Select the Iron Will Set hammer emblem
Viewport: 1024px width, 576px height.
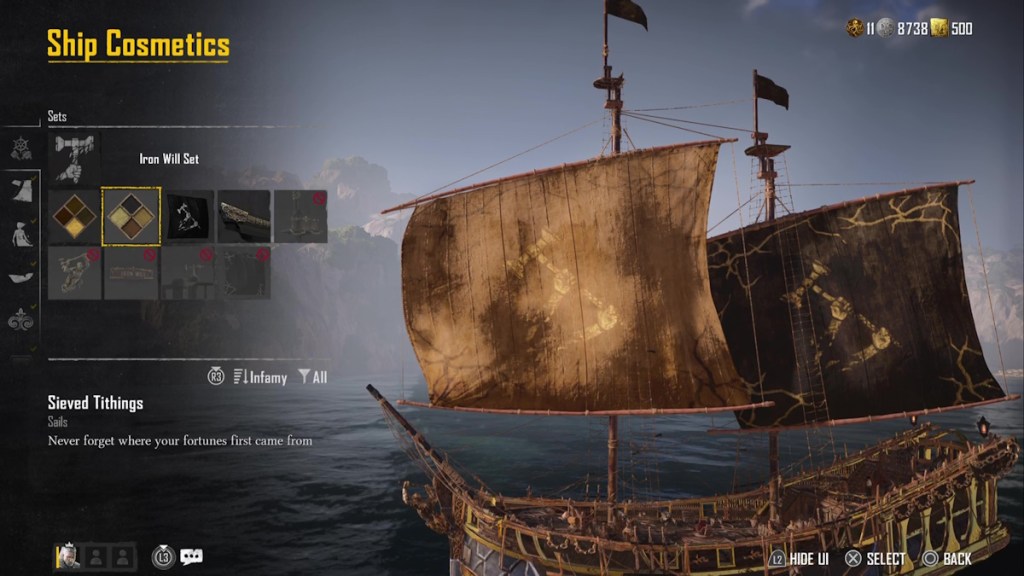click(74, 159)
